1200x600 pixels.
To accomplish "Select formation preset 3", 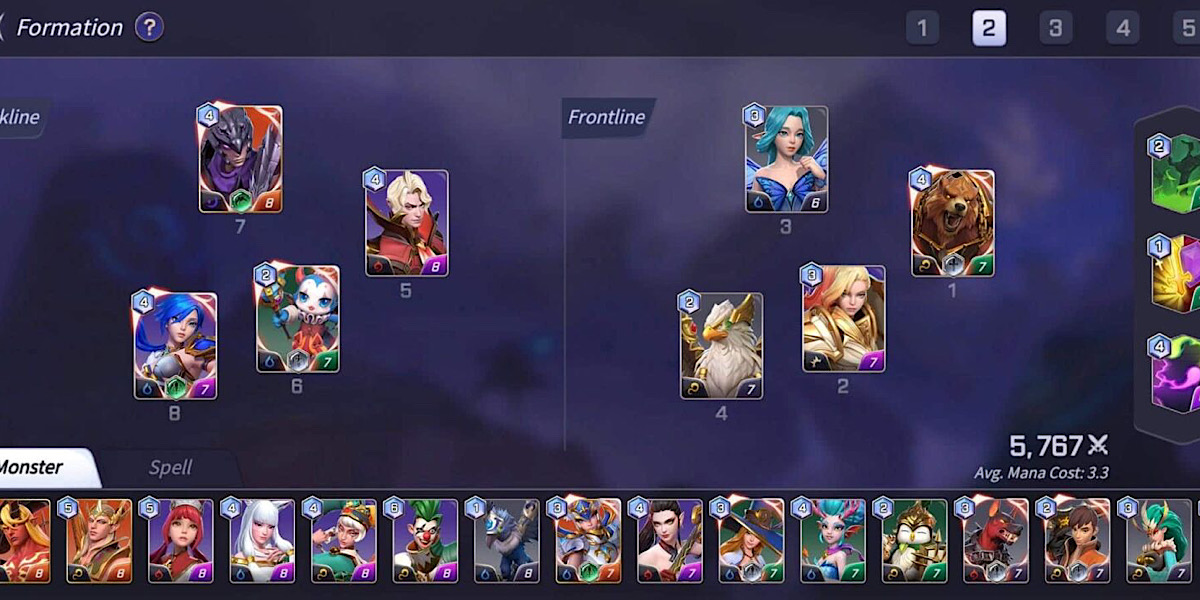I will 1055,28.
